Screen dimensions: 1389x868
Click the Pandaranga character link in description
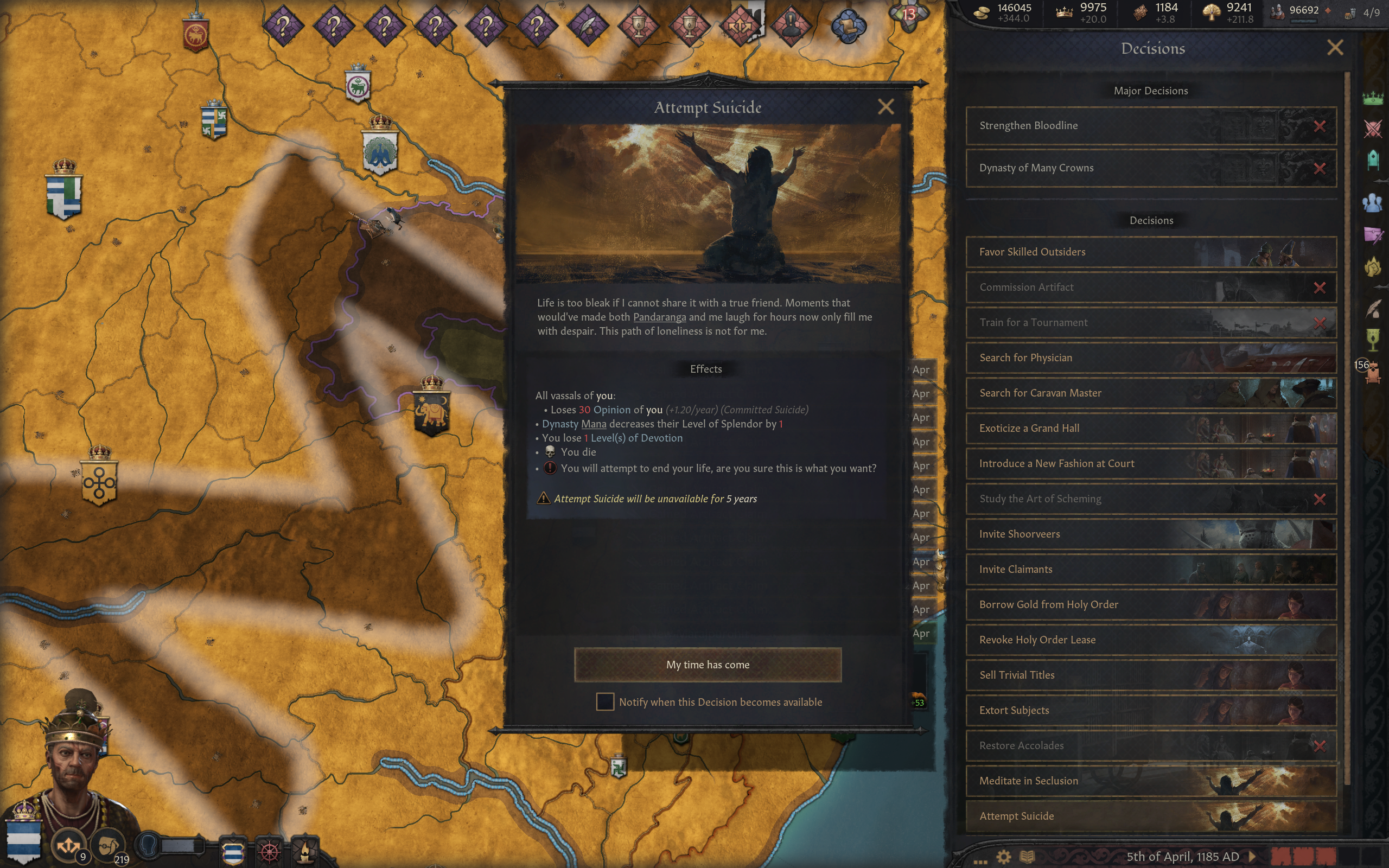click(659, 317)
